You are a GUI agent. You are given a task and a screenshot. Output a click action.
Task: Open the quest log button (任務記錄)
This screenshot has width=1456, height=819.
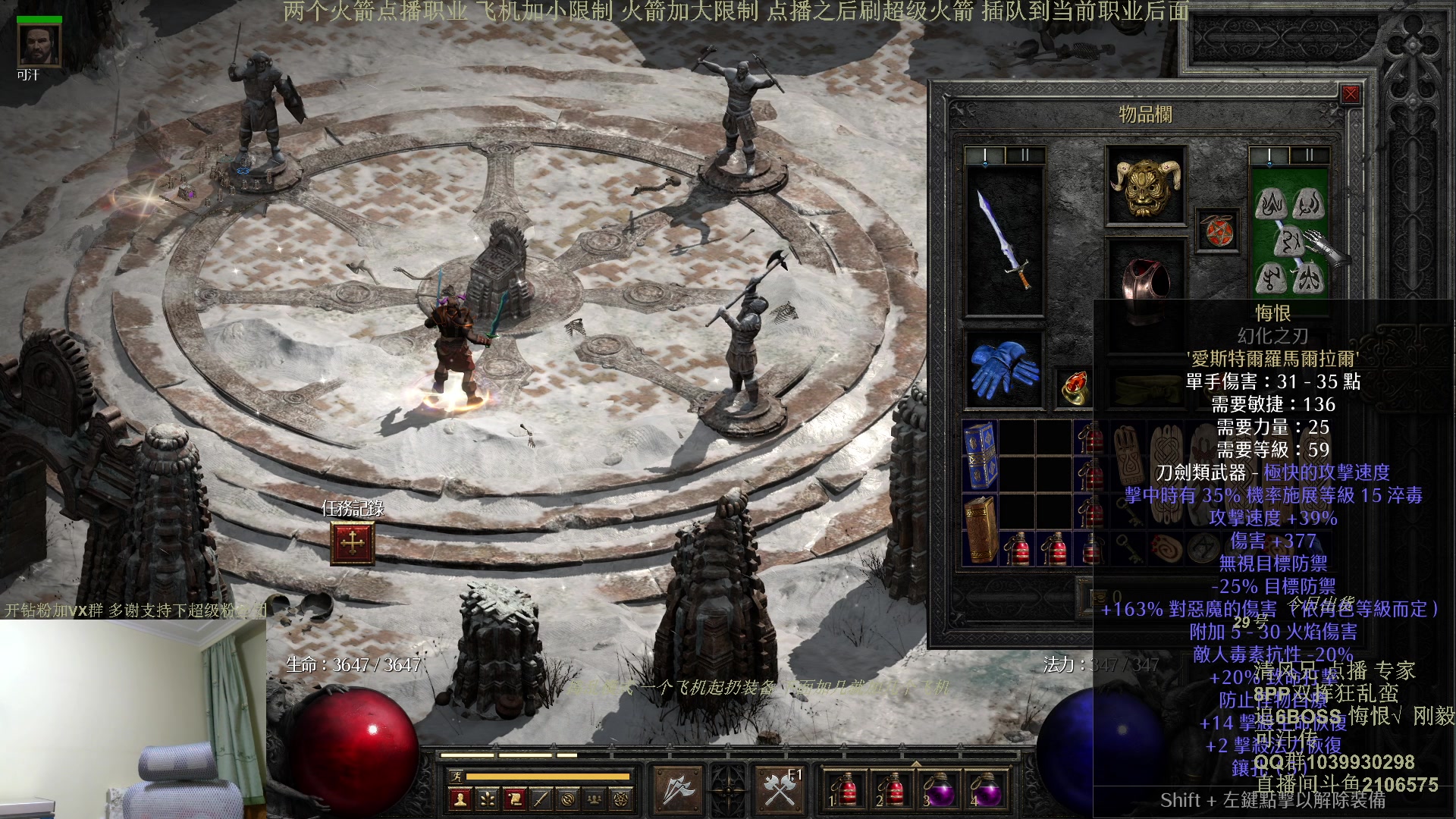coord(353,543)
